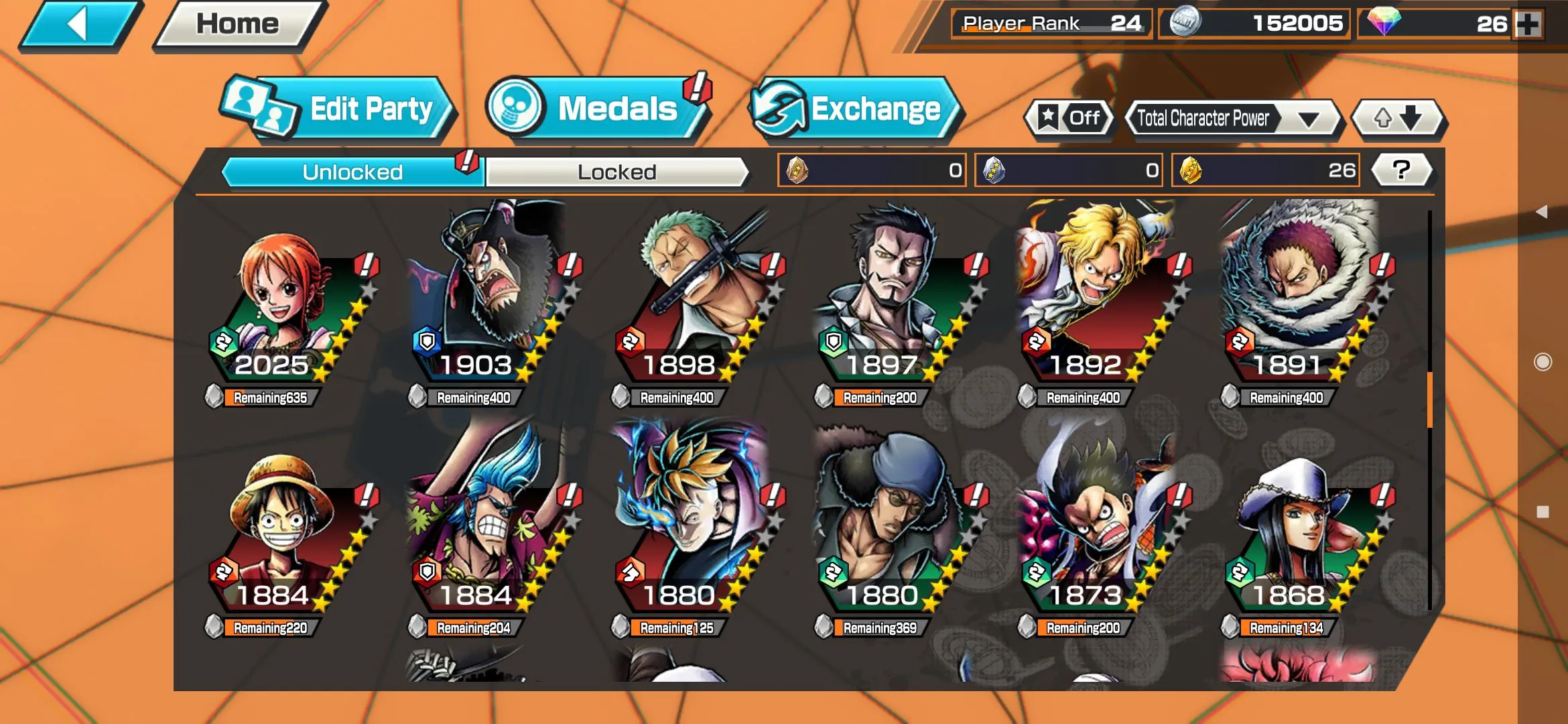This screenshot has width=1568, height=724.
Task: Return to the Home screen
Action: point(237,25)
